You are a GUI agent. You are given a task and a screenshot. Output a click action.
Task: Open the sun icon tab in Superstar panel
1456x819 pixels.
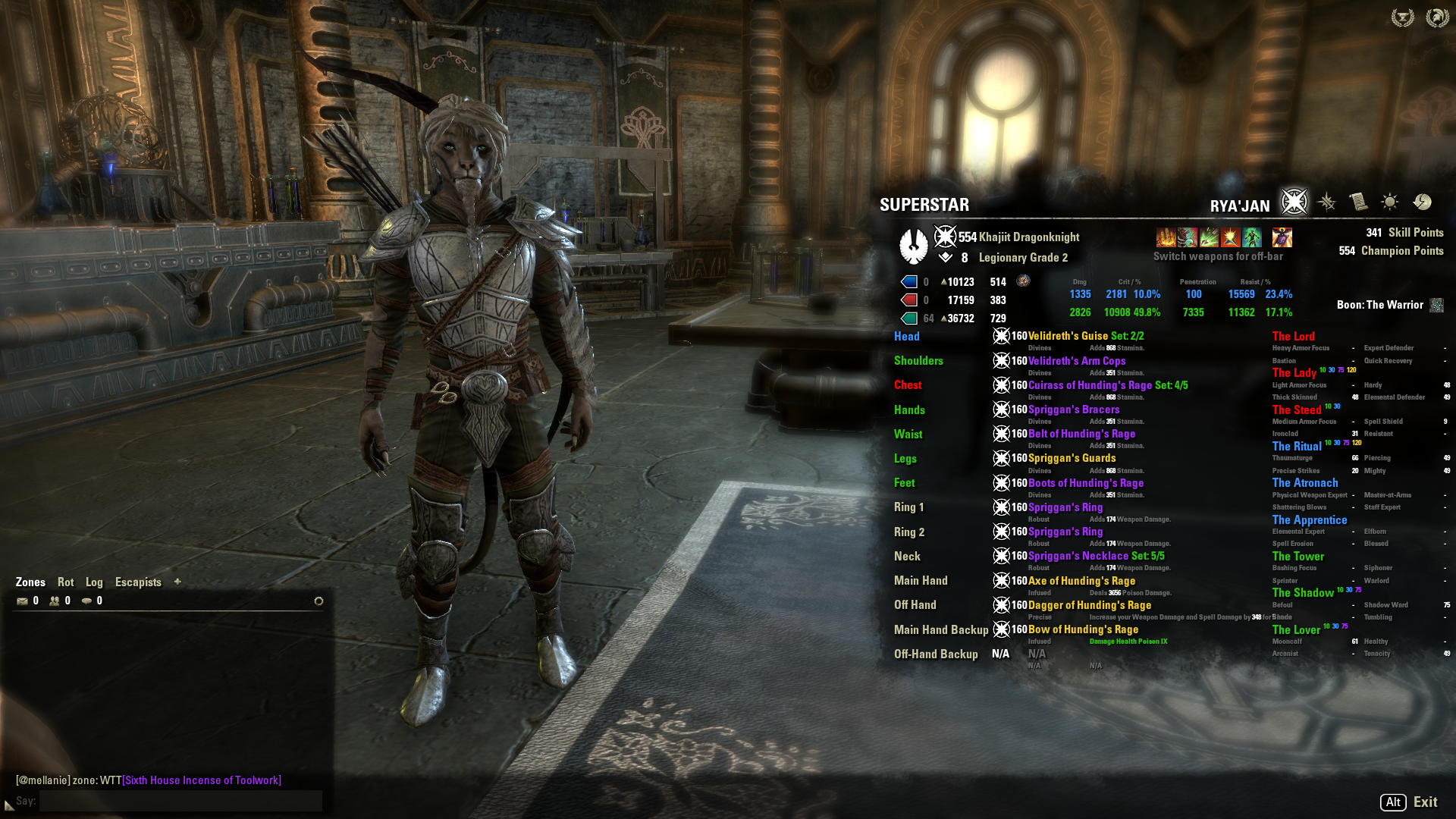pos(1390,202)
